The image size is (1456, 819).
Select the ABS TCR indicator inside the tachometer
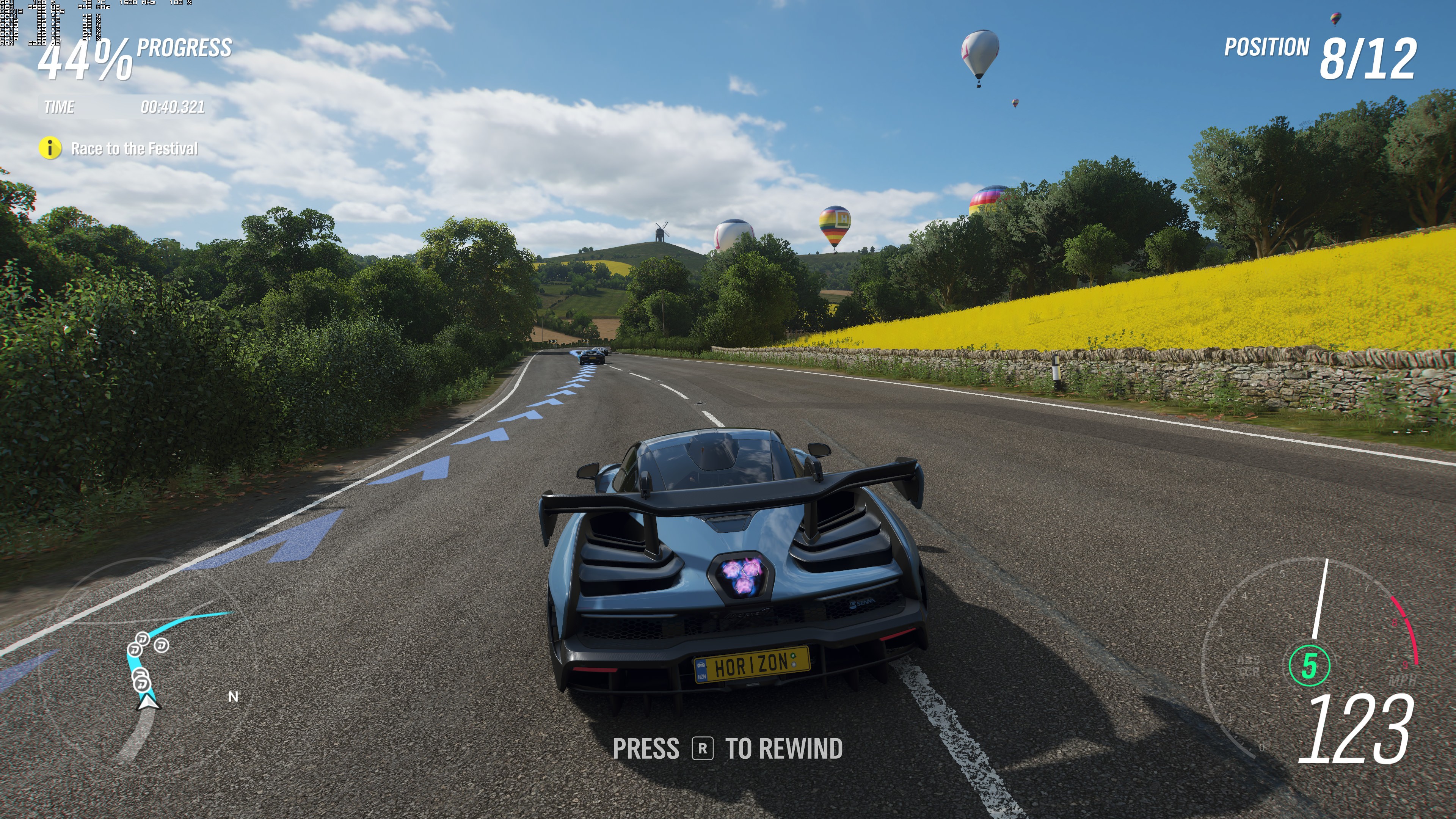(x=1248, y=666)
